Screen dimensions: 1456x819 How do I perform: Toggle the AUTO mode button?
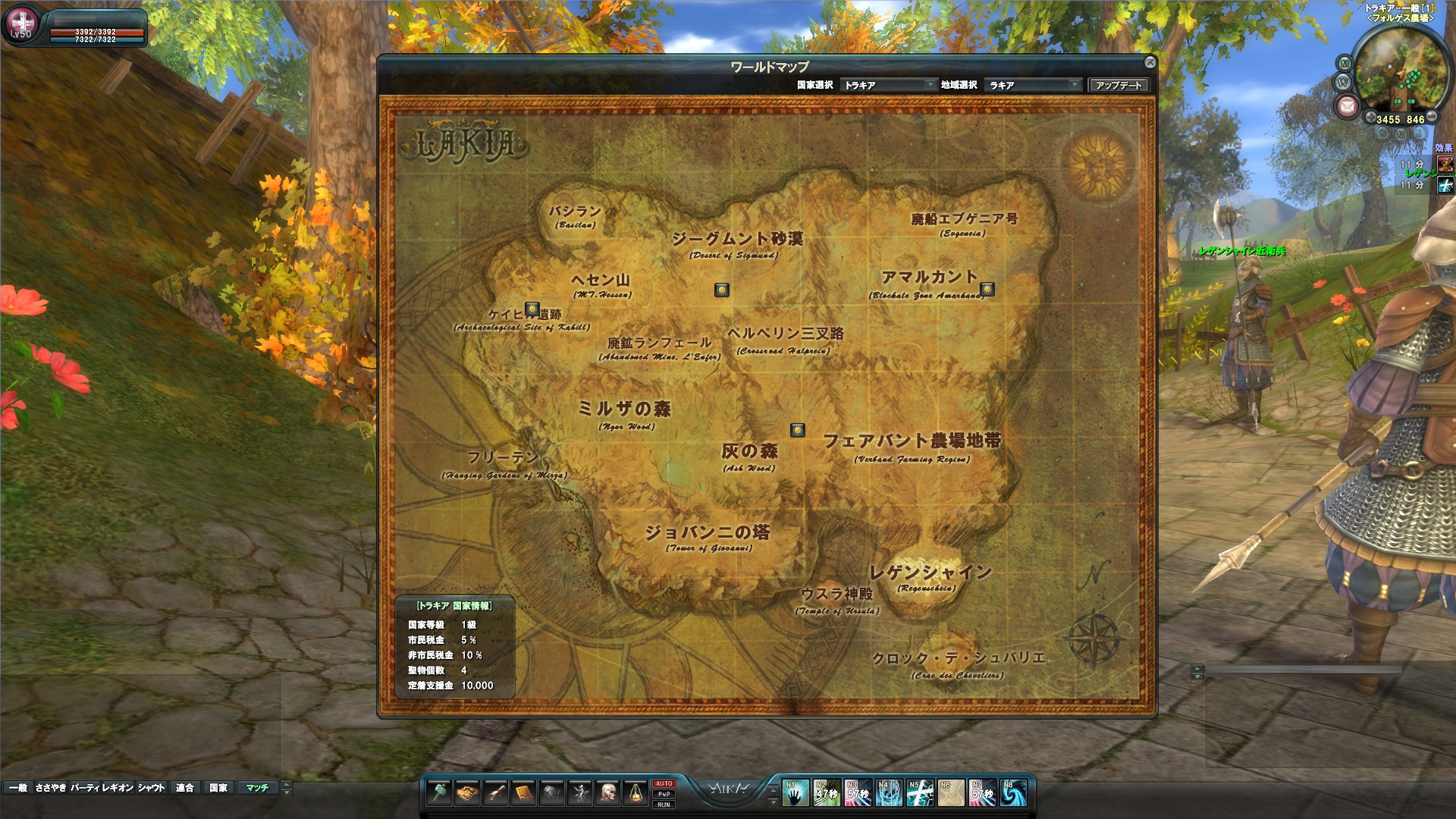664,783
